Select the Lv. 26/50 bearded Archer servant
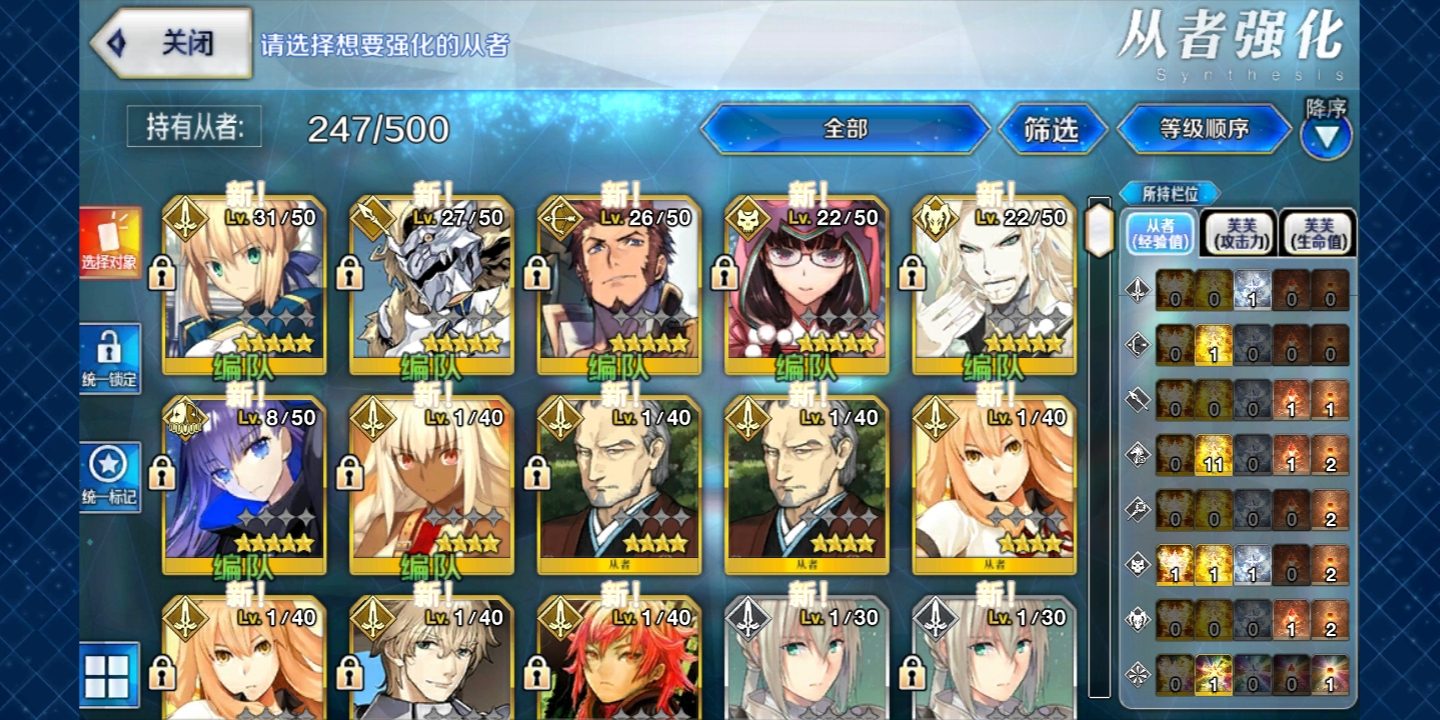The image size is (1440, 720). 619,285
